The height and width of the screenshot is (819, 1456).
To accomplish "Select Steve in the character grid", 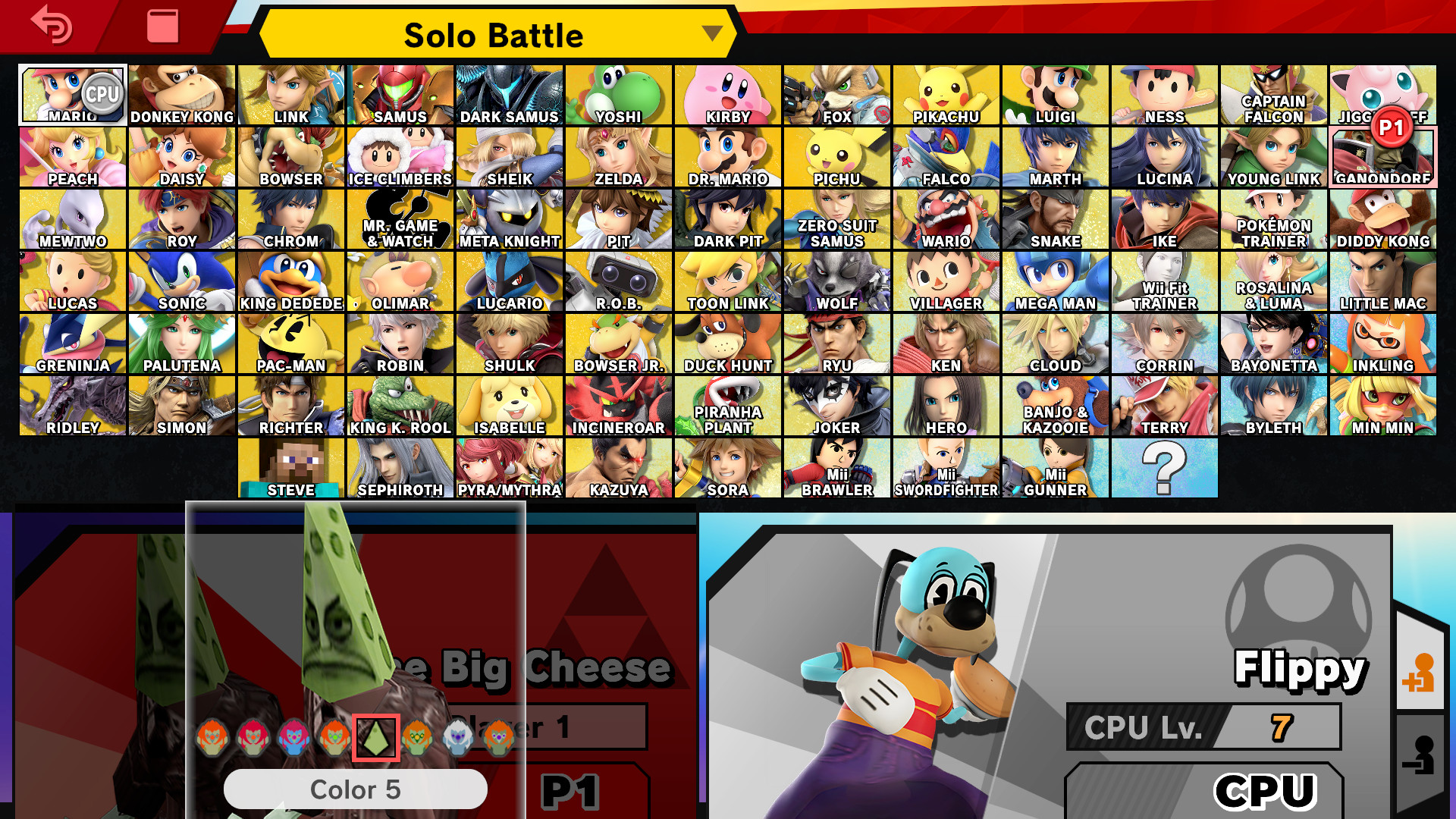I will (x=290, y=468).
